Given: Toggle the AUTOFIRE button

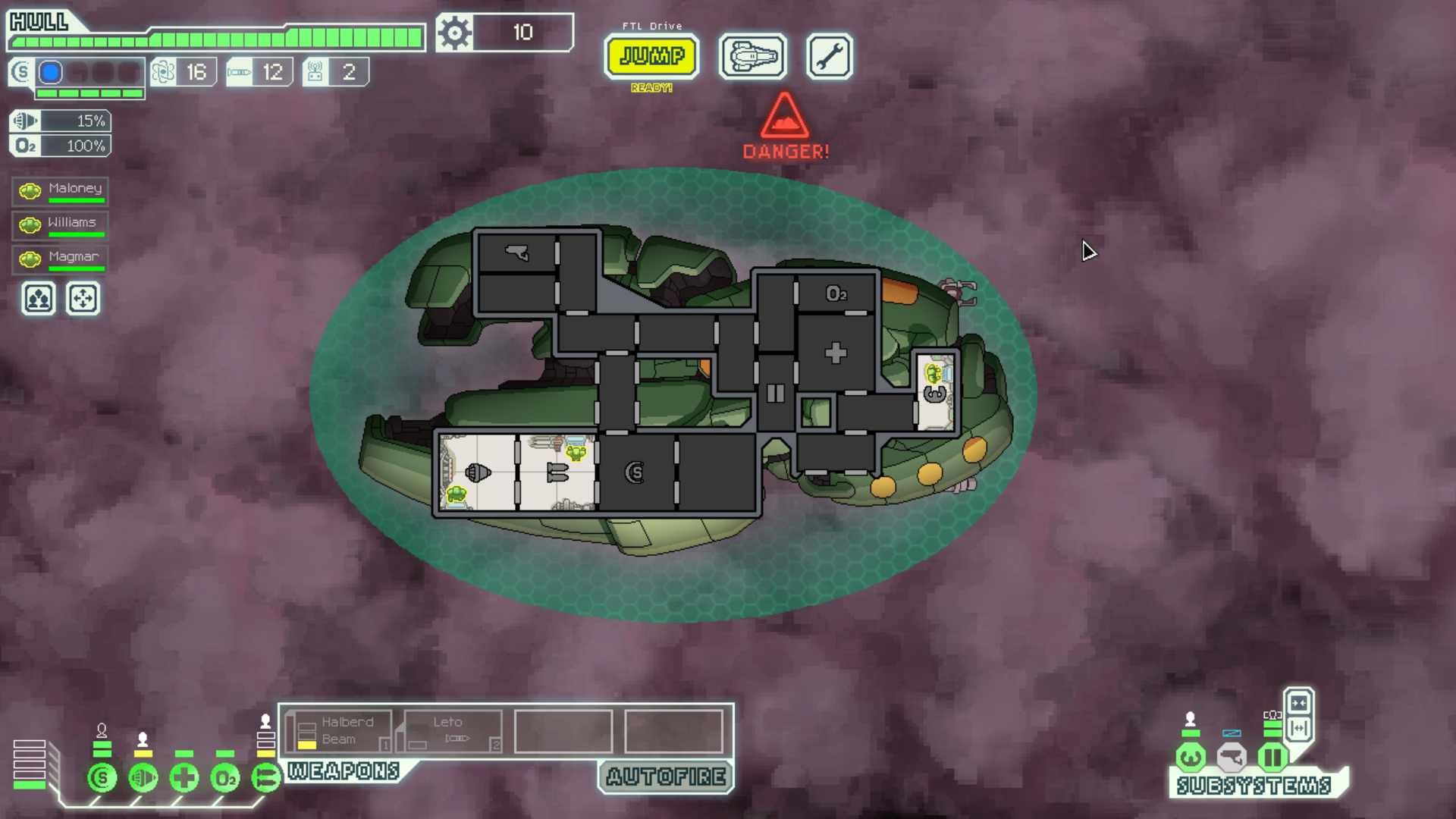Looking at the screenshot, I should click(666, 777).
